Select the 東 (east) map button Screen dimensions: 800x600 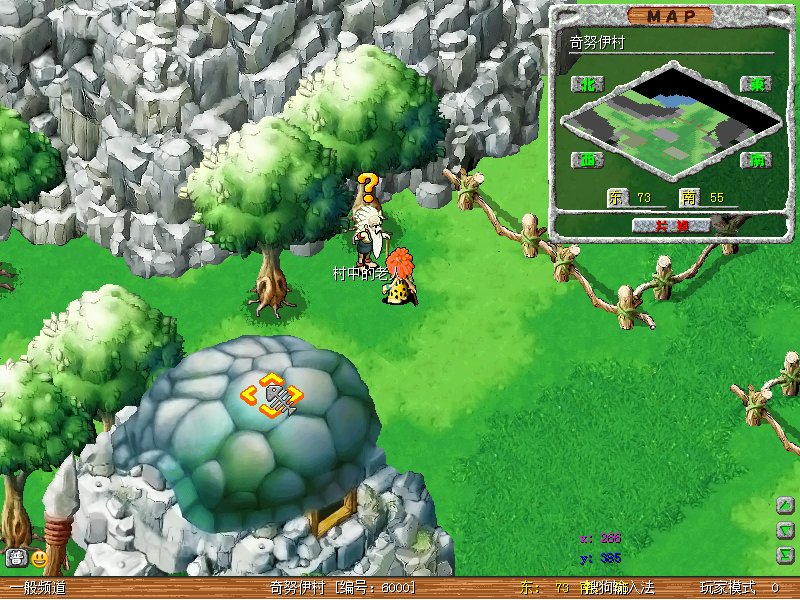tap(756, 84)
